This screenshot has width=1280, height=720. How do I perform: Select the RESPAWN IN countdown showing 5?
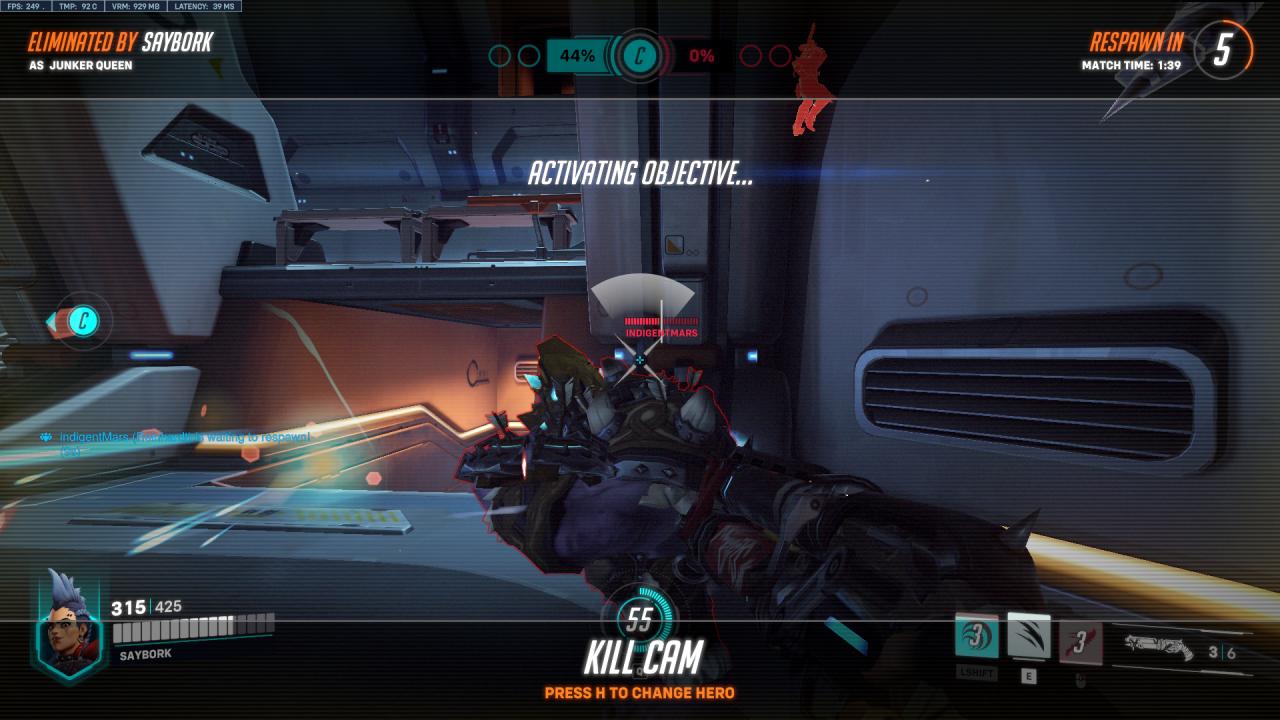1219,46
